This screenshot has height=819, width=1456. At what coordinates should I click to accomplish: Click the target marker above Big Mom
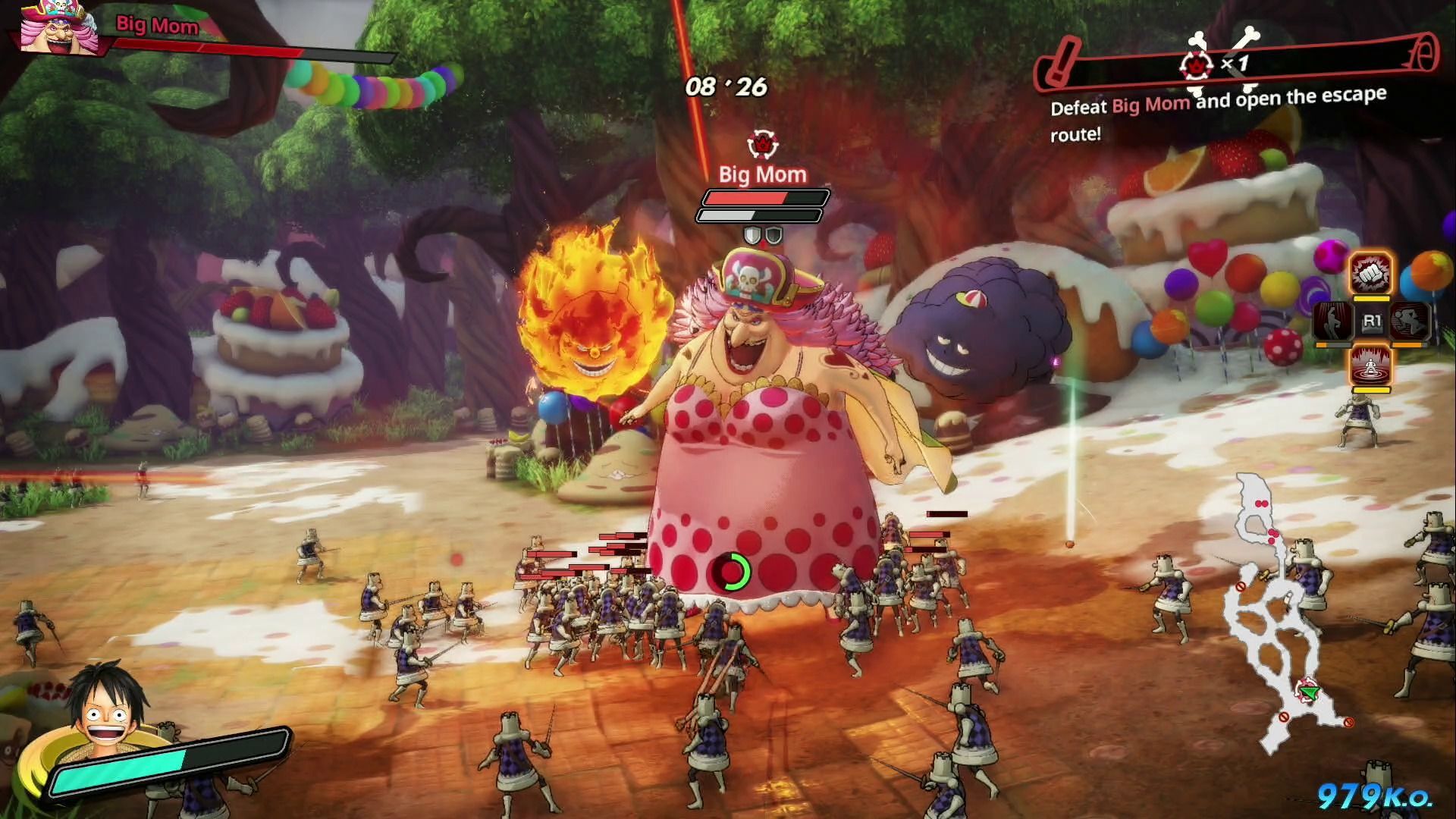coord(761,143)
